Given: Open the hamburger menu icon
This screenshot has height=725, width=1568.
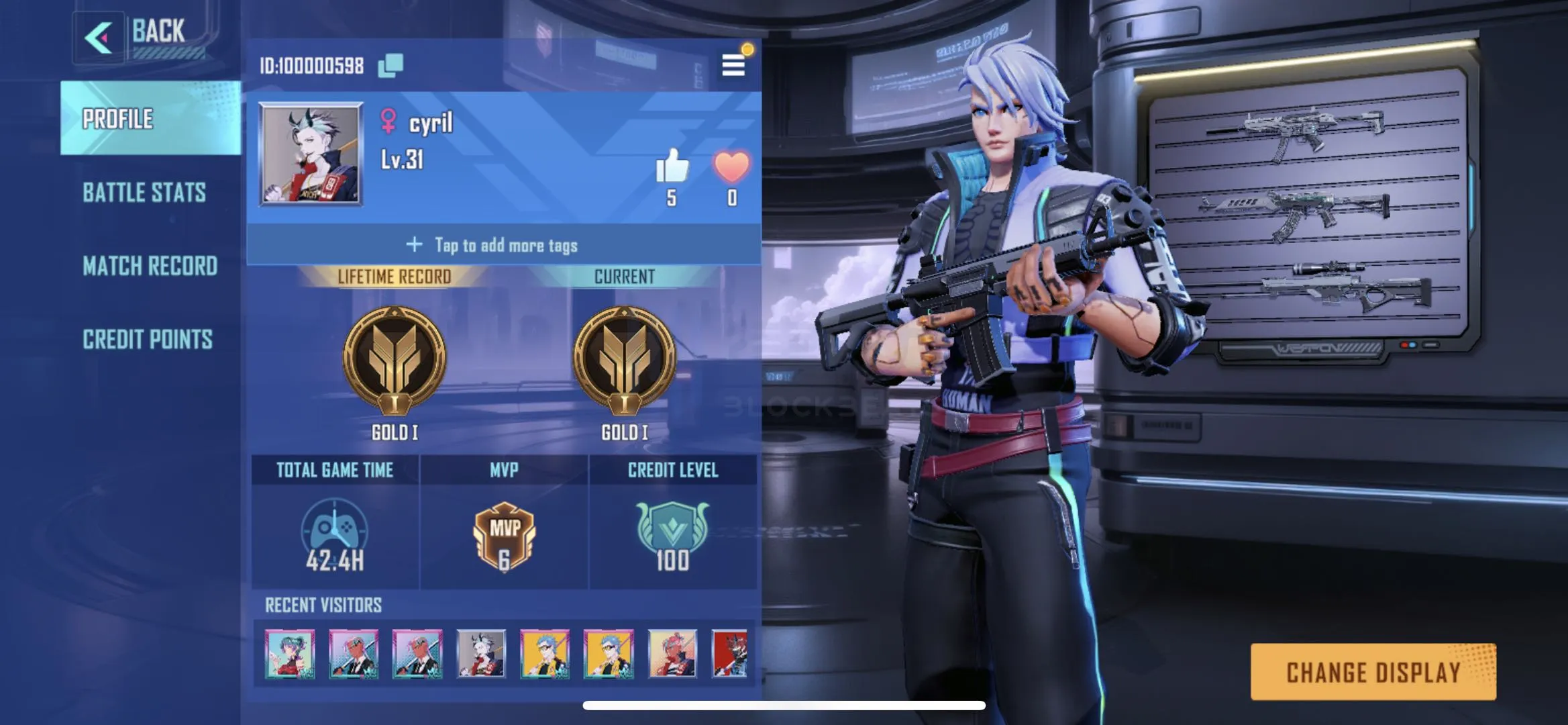Looking at the screenshot, I should pyautogui.click(x=733, y=65).
